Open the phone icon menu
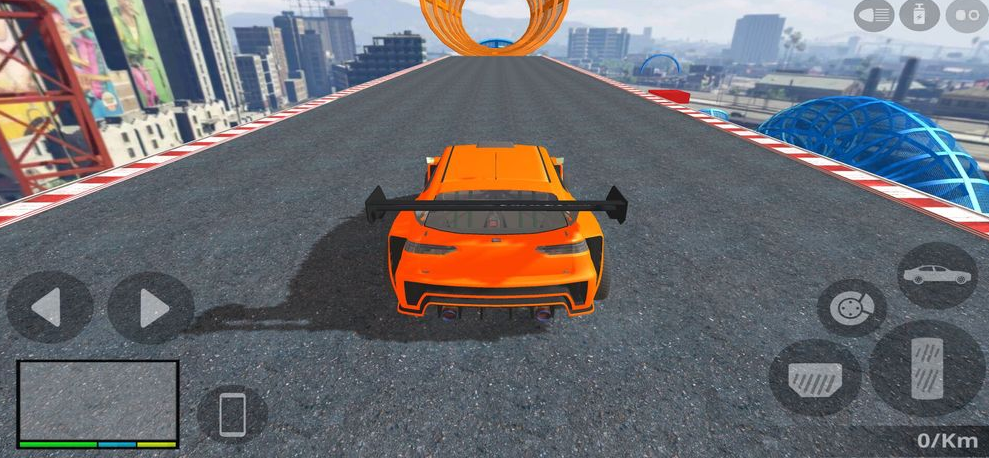The width and height of the screenshot is (989, 458). 232,413
